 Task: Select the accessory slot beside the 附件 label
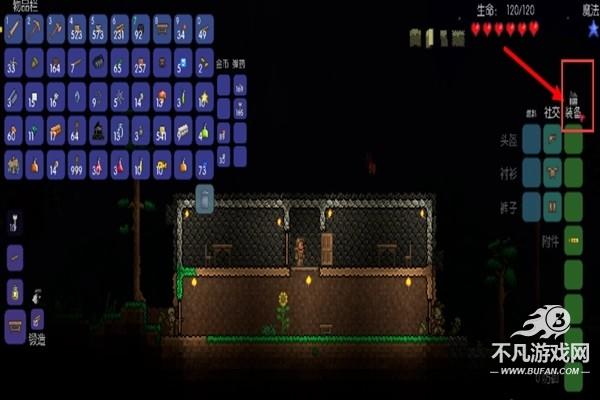pos(573,240)
